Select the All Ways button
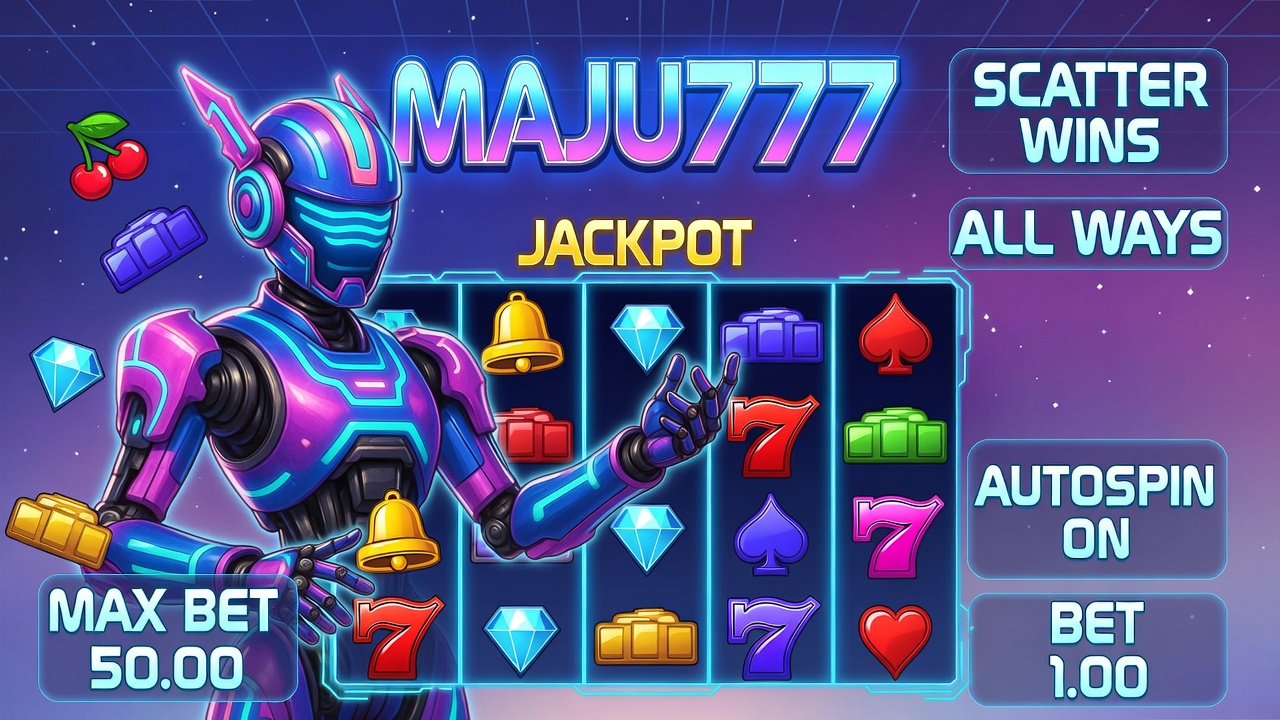Screen dimensions: 1280x720 click(1088, 234)
